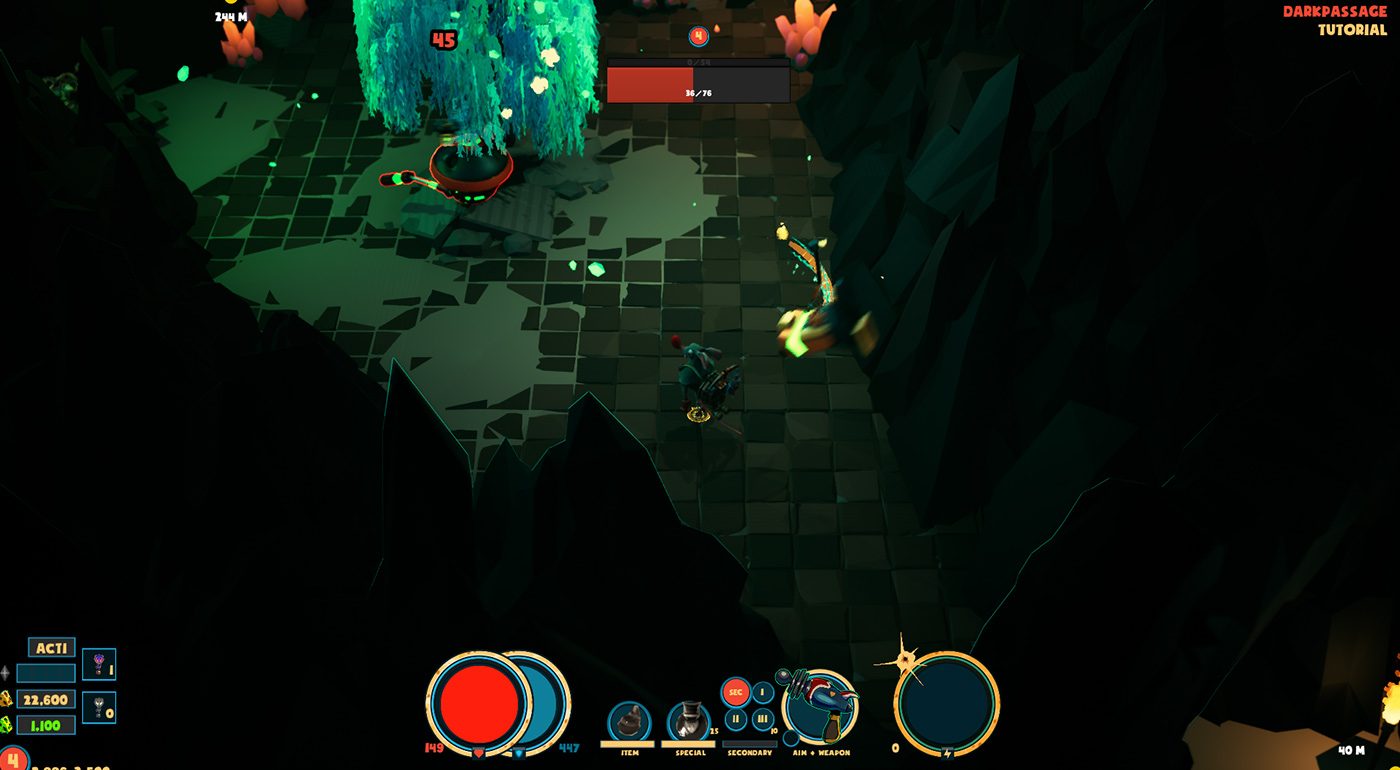The image size is (1400, 770).
Task: Toggle the red SEC secondary weapon button
Action: pyautogui.click(x=736, y=691)
